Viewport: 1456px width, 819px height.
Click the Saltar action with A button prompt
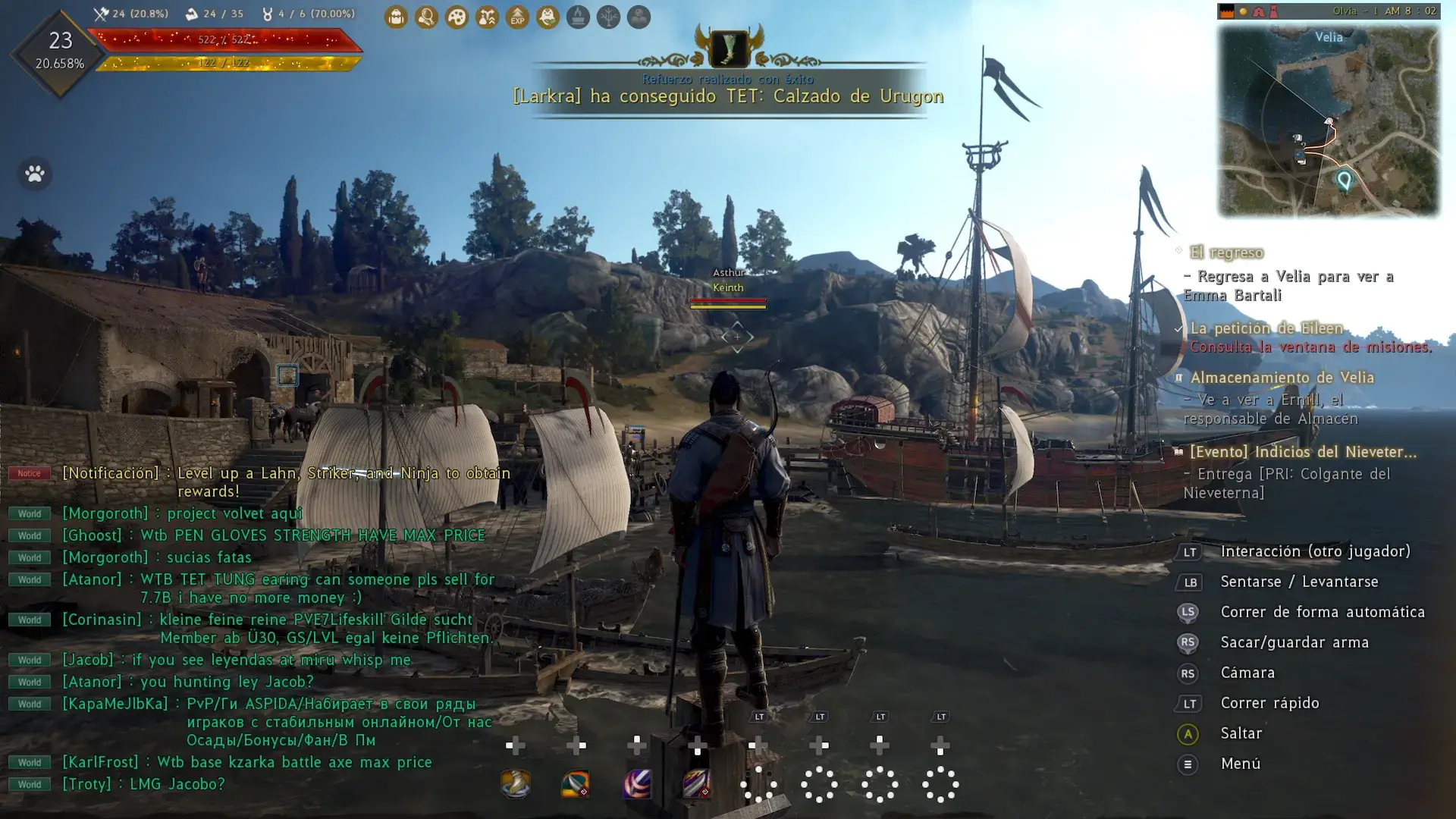click(x=1241, y=733)
